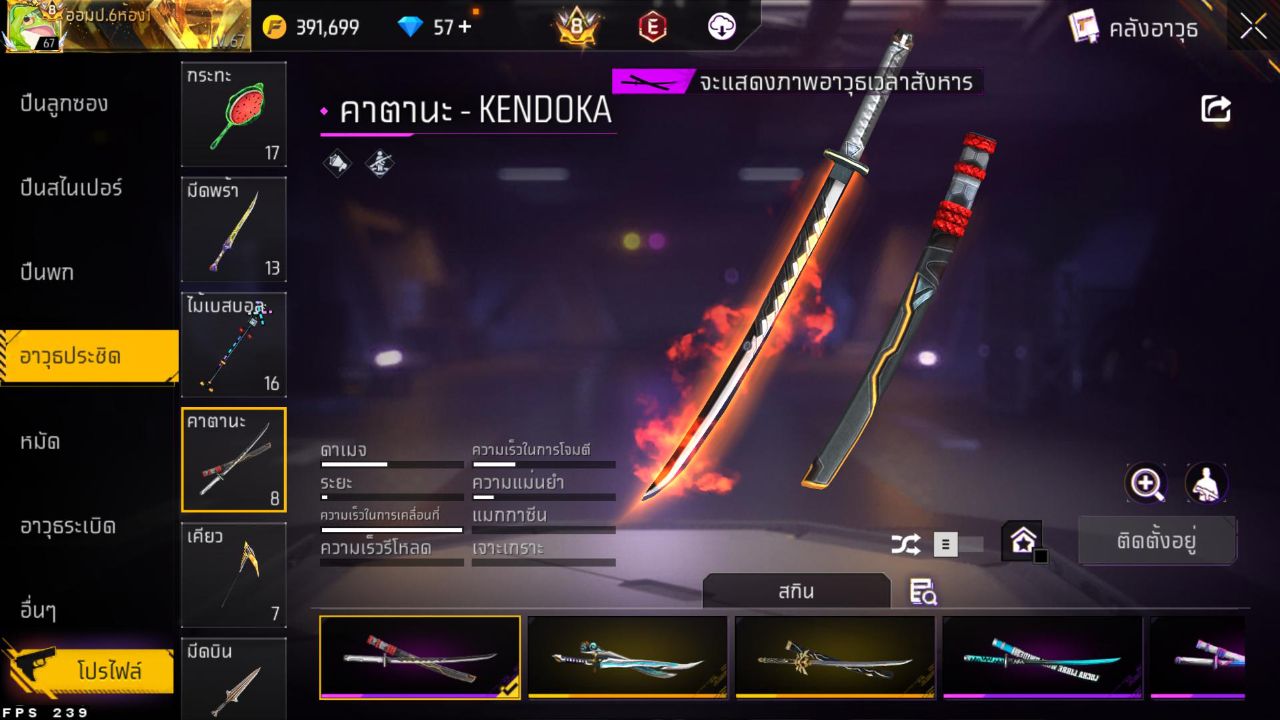Viewport: 1280px width, 720px height.
Task: Open the share icon near the weapon name
Action: pos(1216,109)
